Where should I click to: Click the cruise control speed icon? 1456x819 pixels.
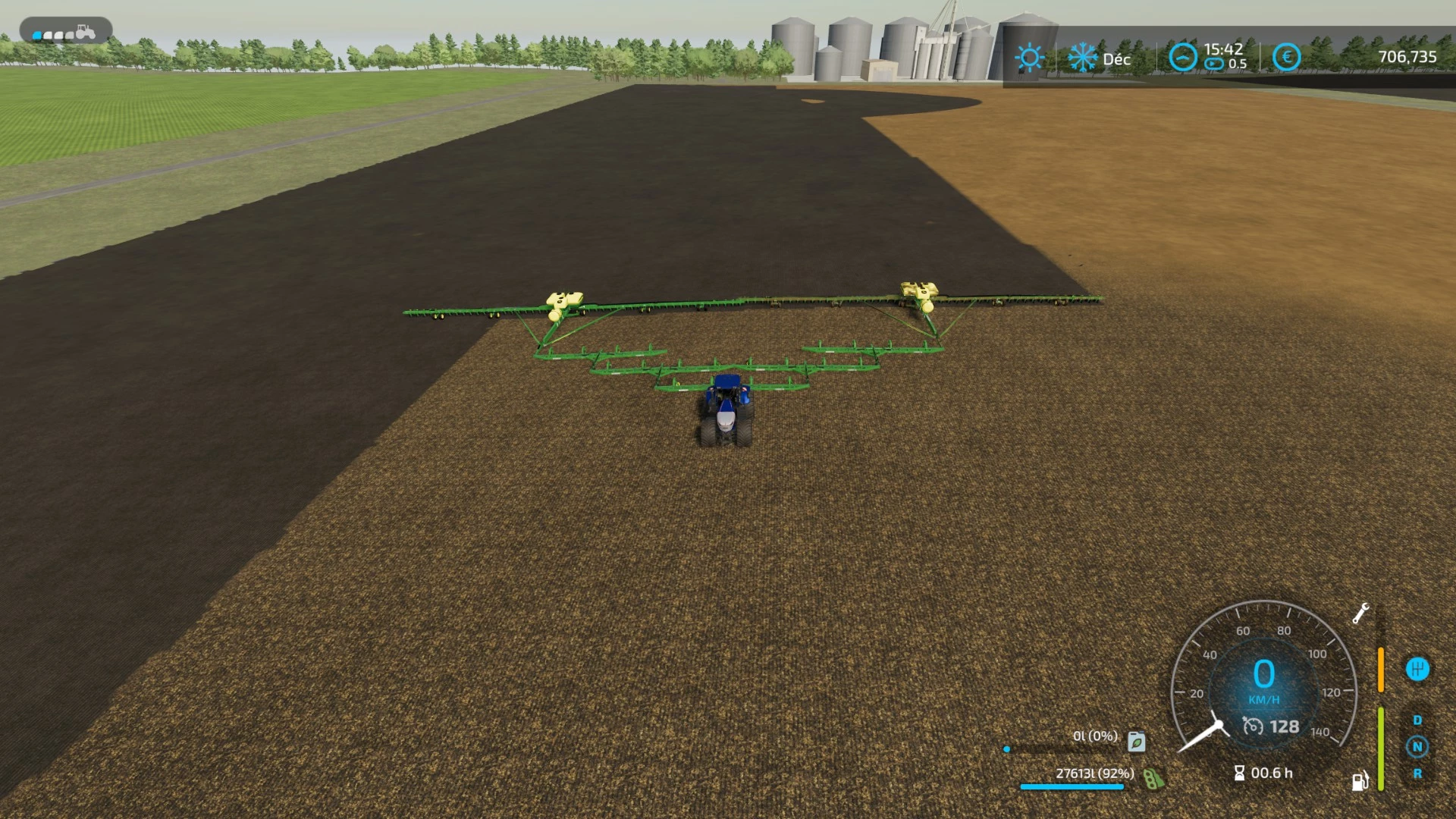[1254, 726]
